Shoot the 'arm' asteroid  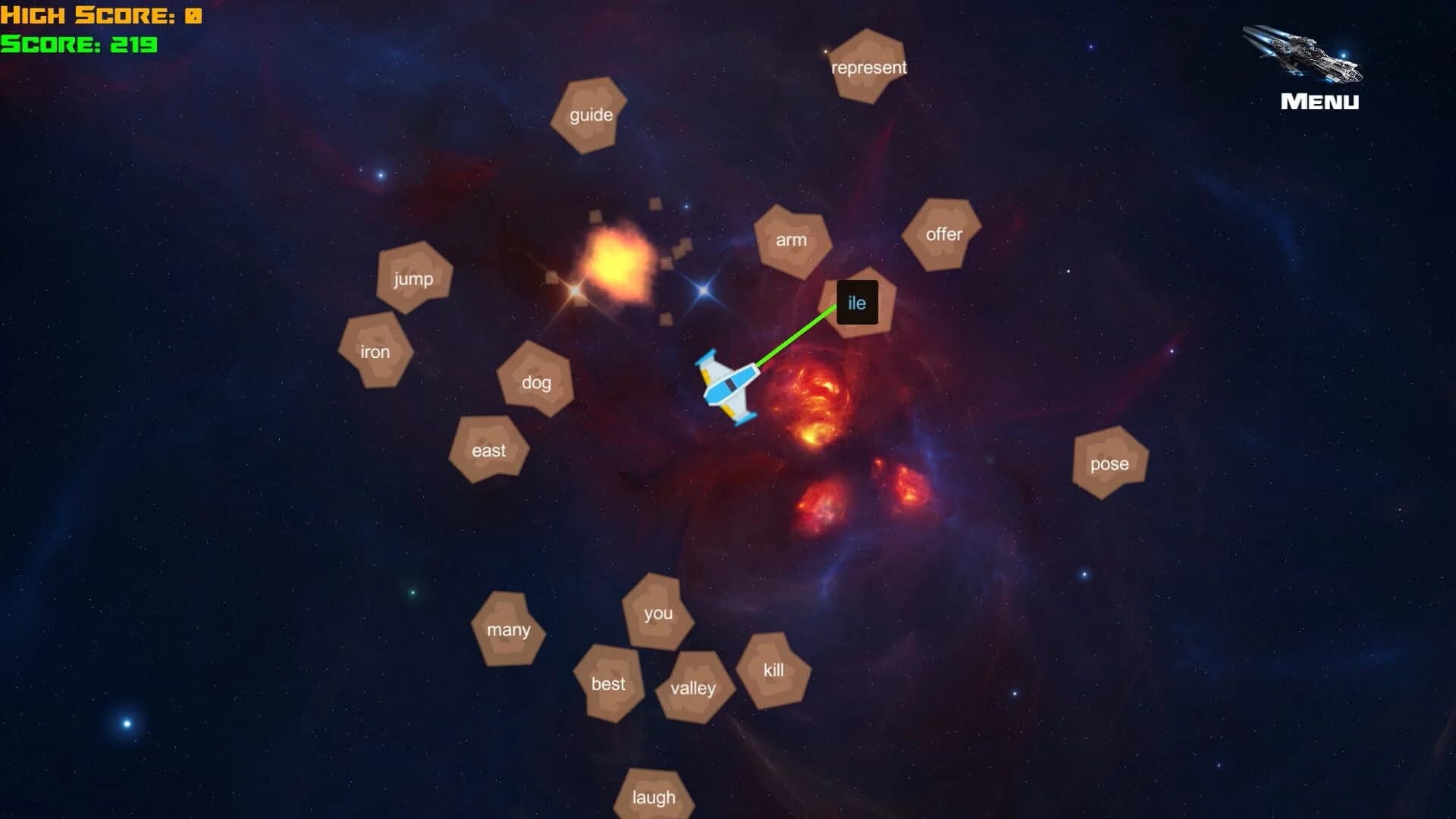coord(791,240)
